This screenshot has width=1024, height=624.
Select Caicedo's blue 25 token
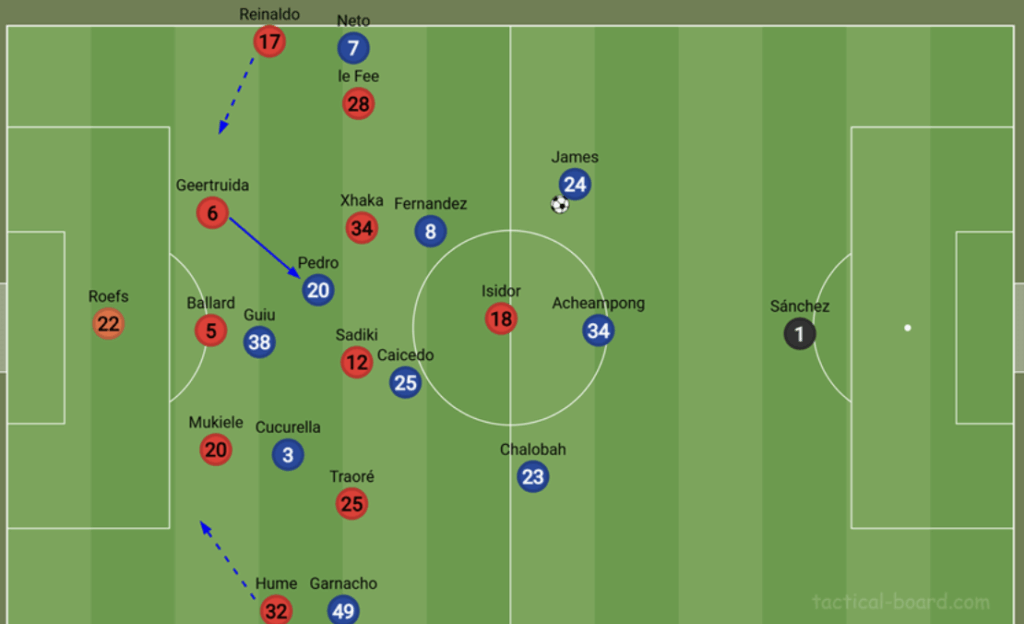(405, 382)
